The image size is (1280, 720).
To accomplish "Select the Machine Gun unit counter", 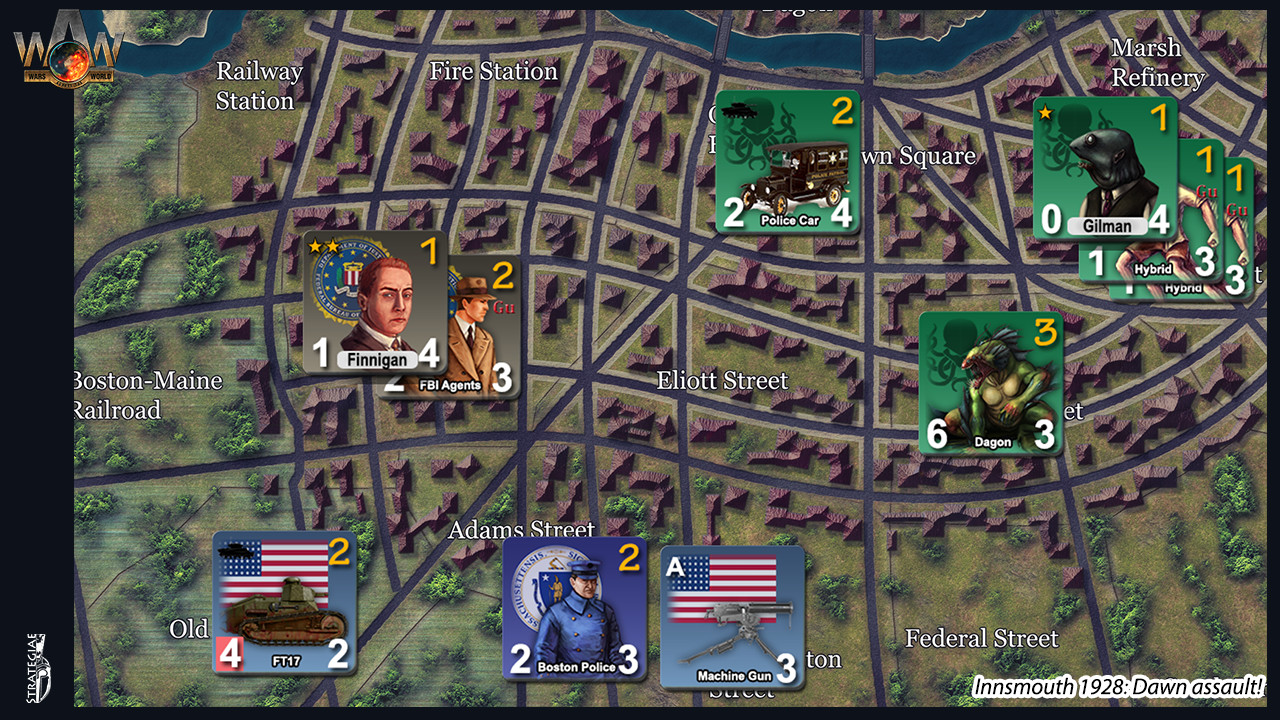I will tap(730, 615).
